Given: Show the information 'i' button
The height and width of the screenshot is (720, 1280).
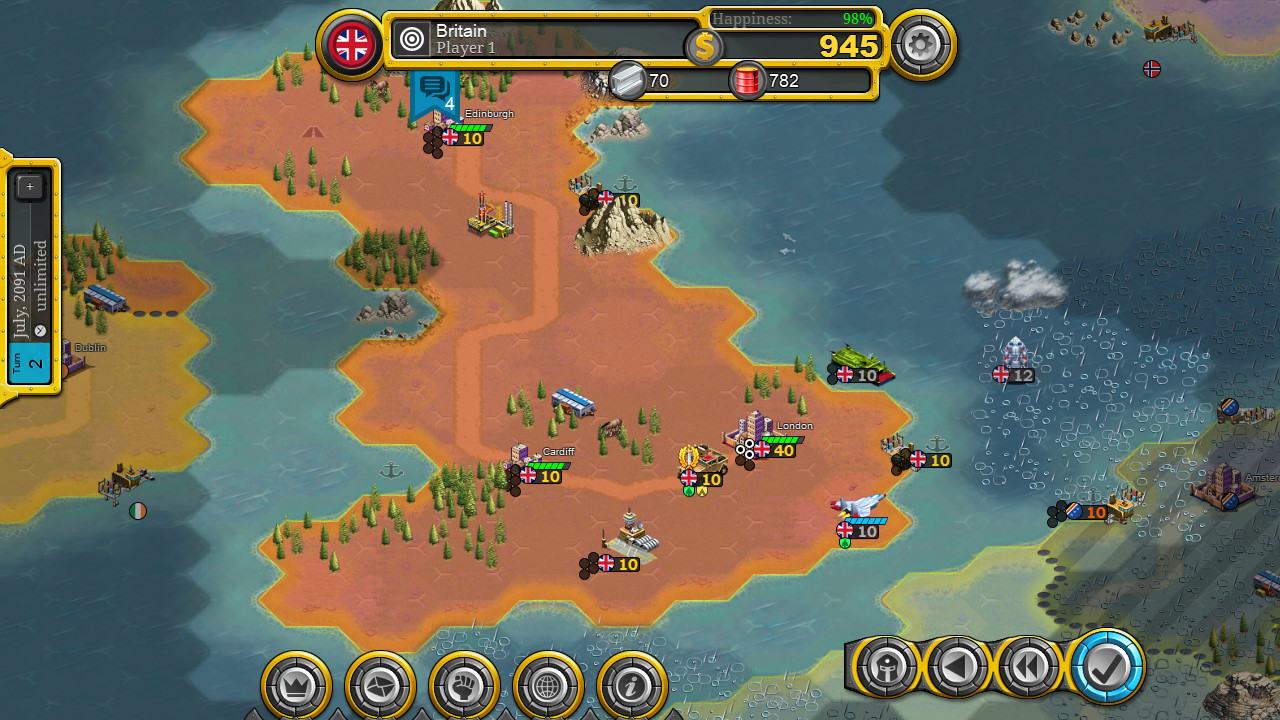Looking at the screenshot, I should point(633,686).
